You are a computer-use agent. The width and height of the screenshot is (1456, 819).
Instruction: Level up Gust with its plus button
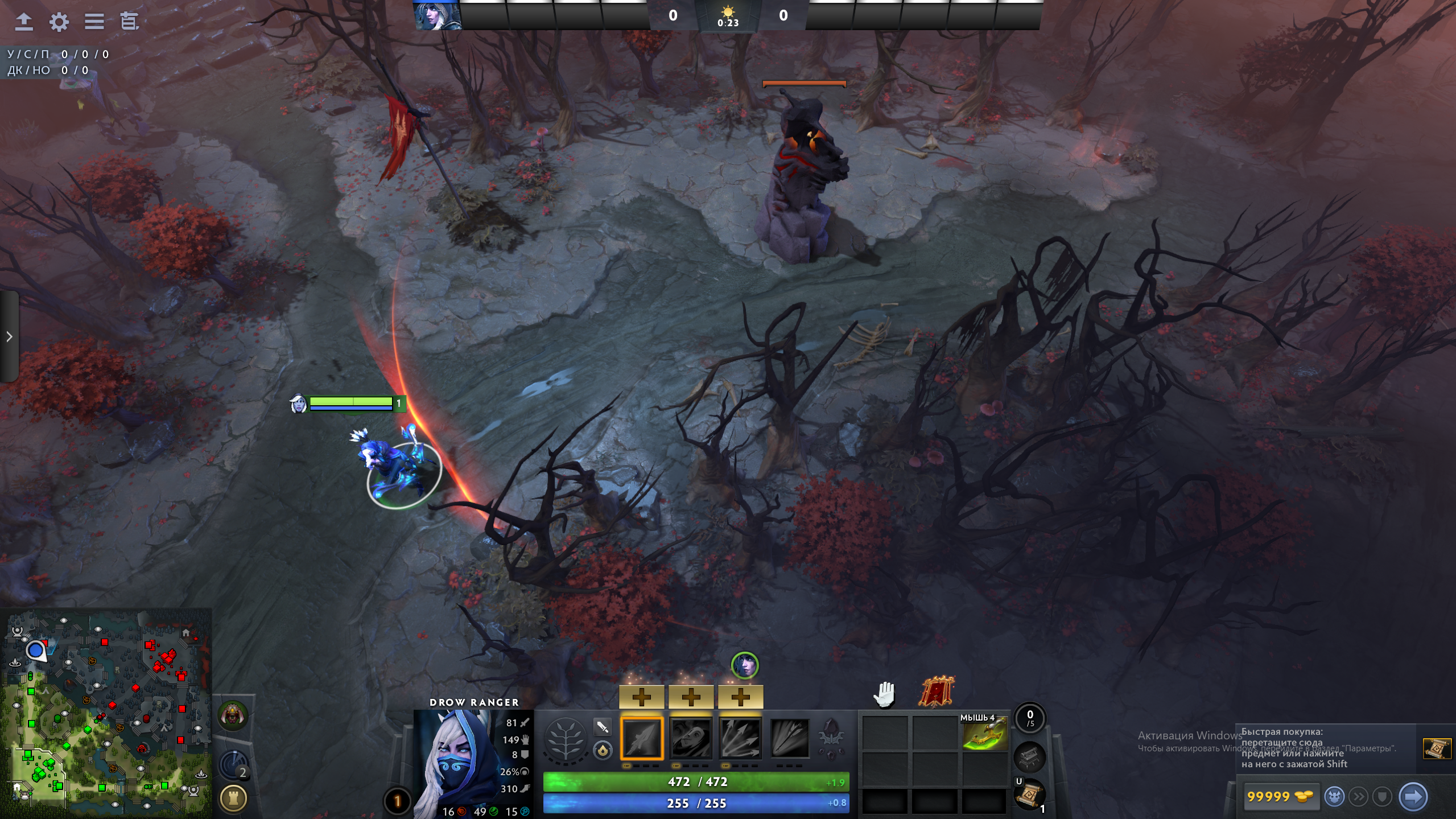click(691, 697)
